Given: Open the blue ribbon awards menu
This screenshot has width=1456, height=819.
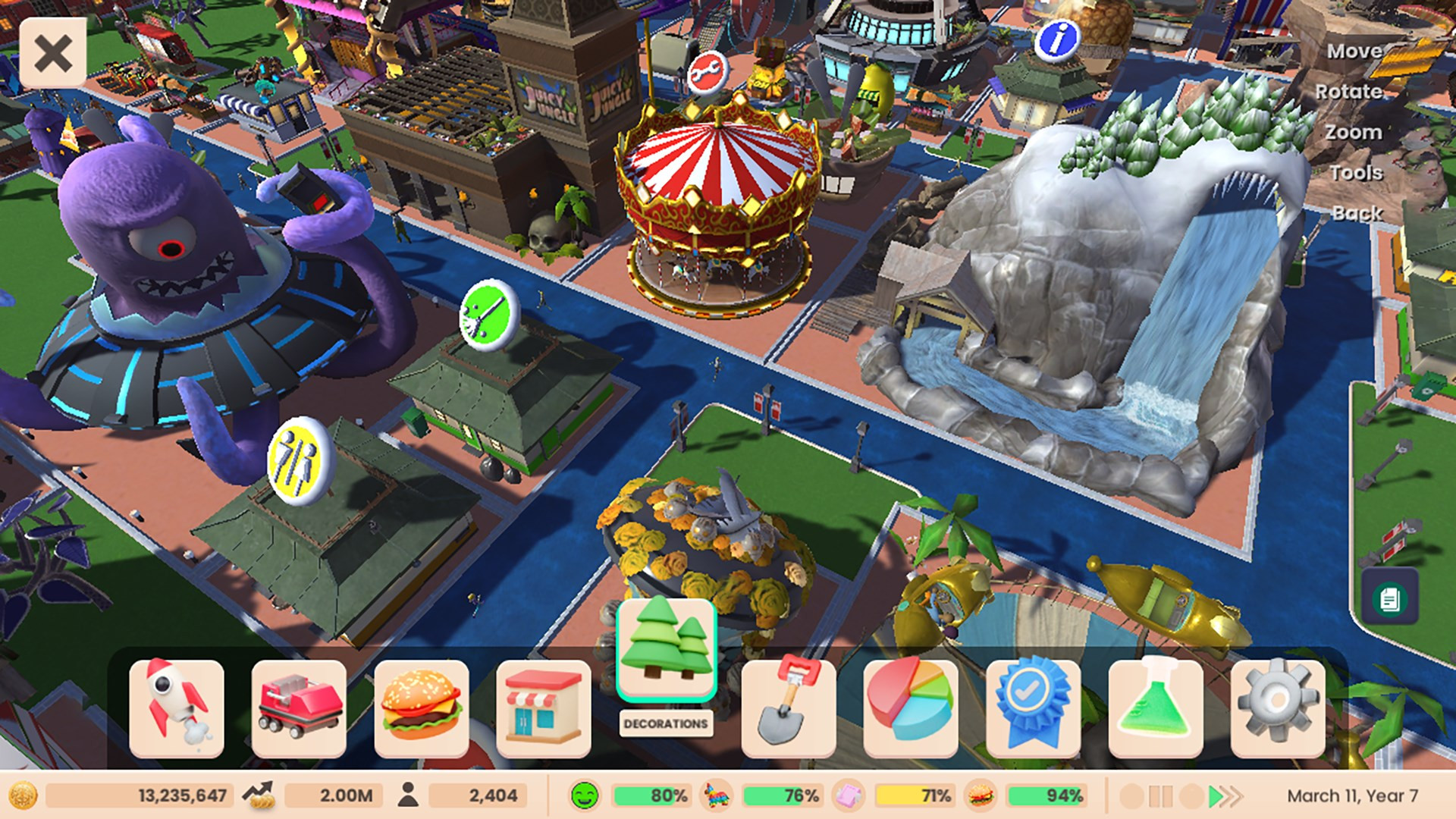Looking at the screenshot, I should click(1033, 708).
